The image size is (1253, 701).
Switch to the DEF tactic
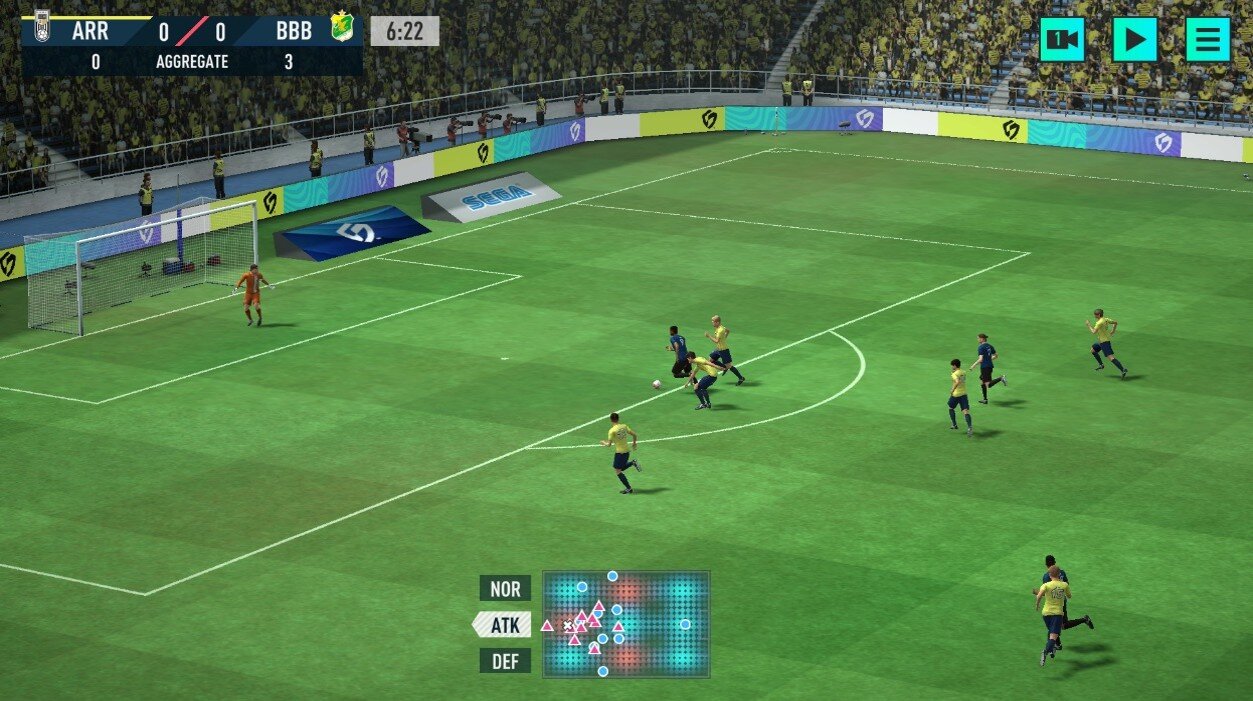(505, 661)
